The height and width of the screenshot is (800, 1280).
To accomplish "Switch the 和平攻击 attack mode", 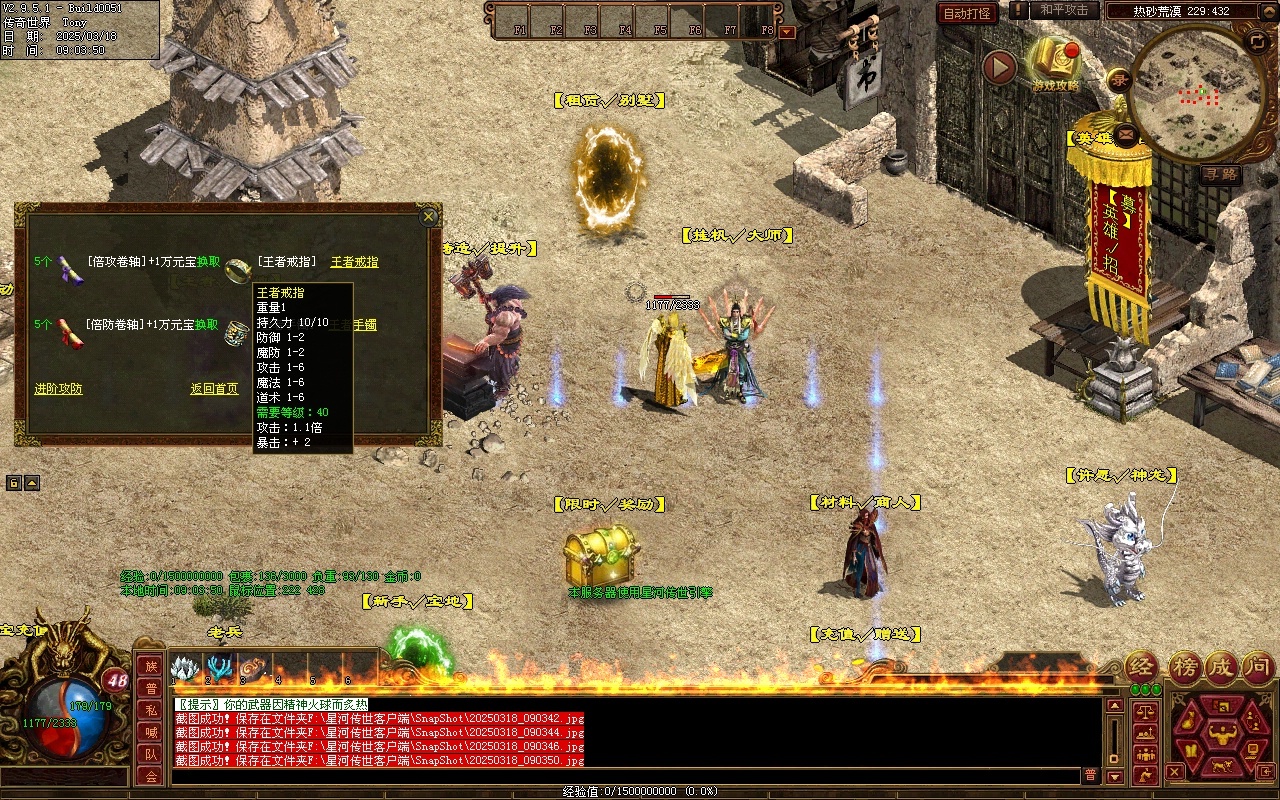I will (x=1064, y=10).
